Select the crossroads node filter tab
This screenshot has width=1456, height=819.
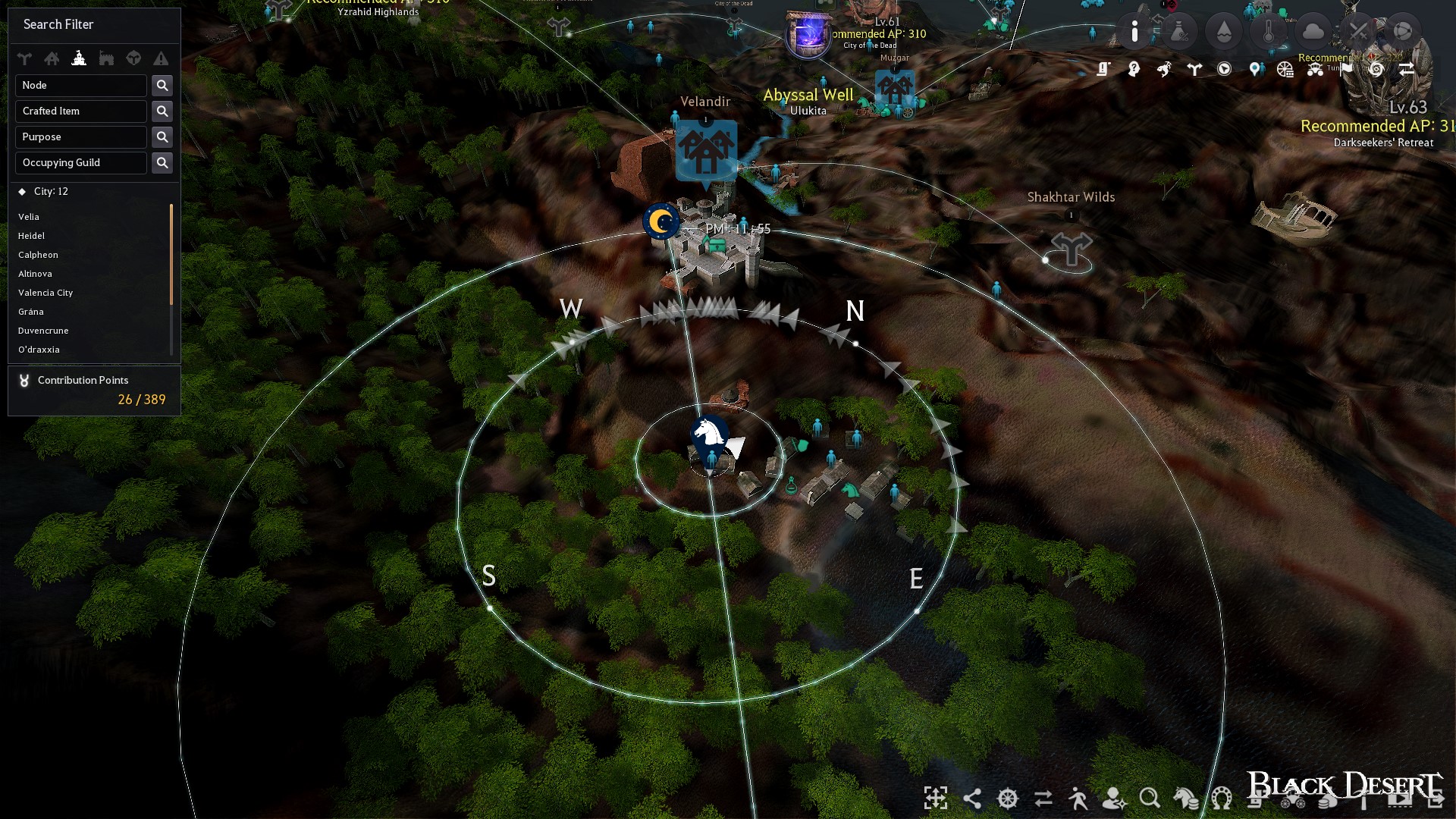click(24, 58)
